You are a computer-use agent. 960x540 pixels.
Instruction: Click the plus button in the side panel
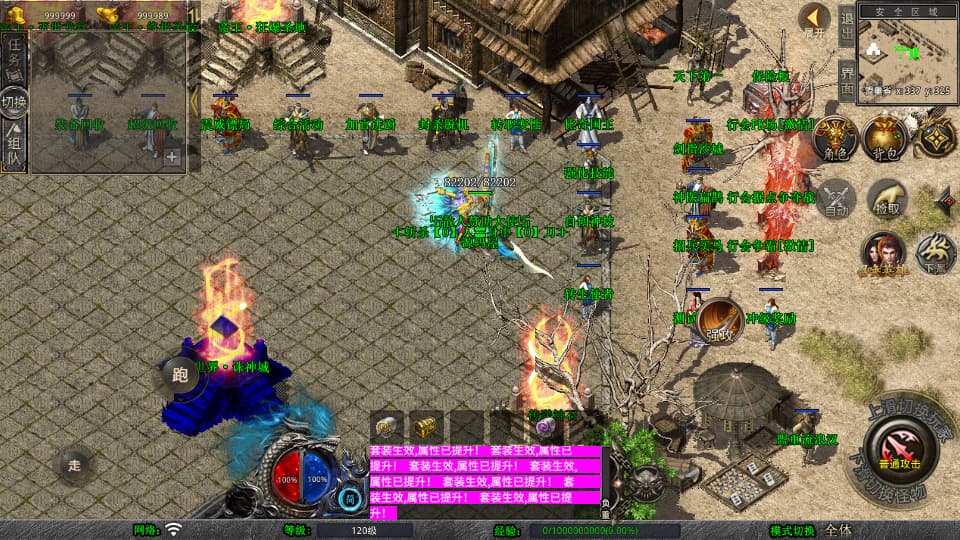click(x=172, y=157)
